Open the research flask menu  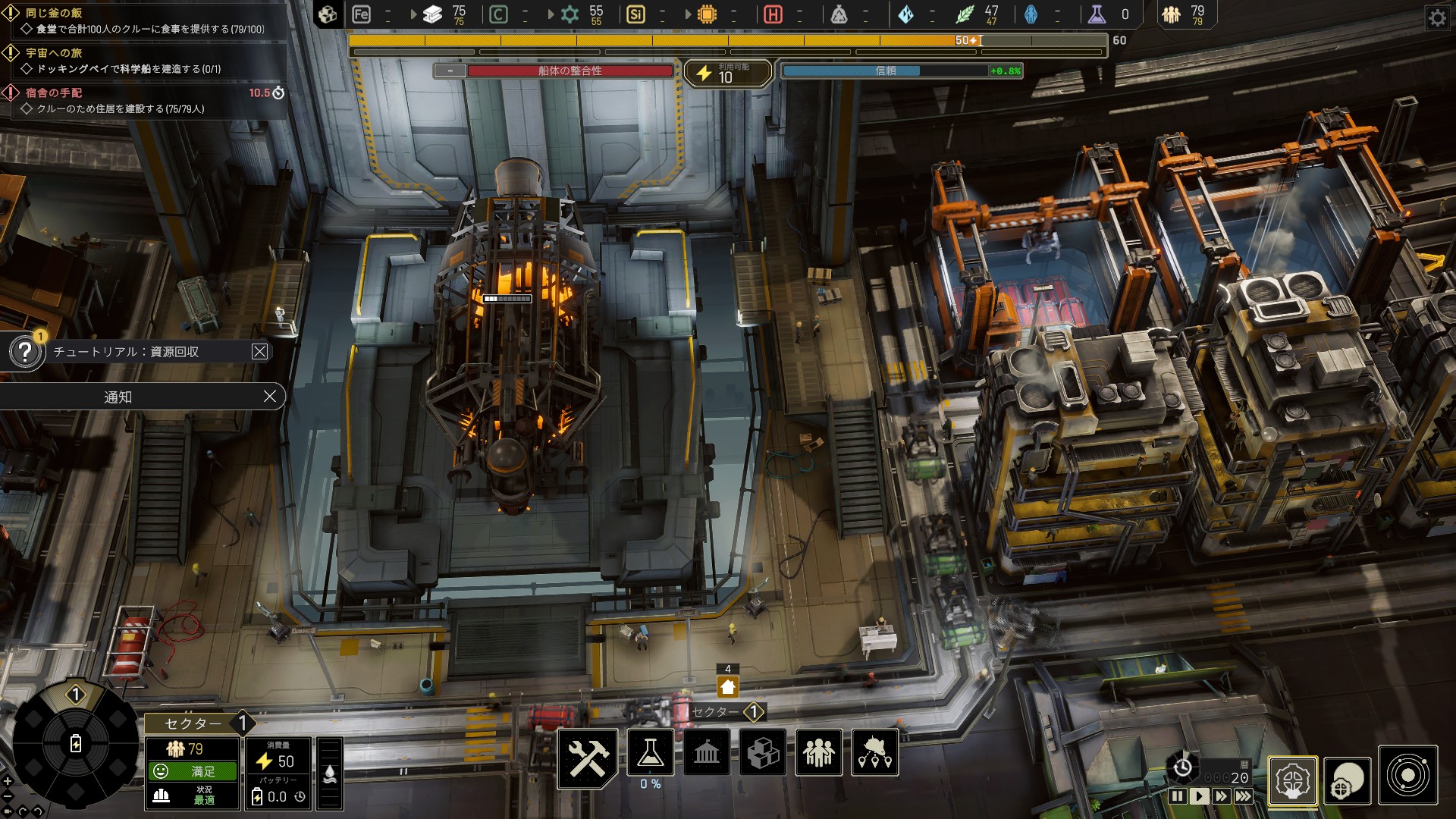(x=651, y=753)
